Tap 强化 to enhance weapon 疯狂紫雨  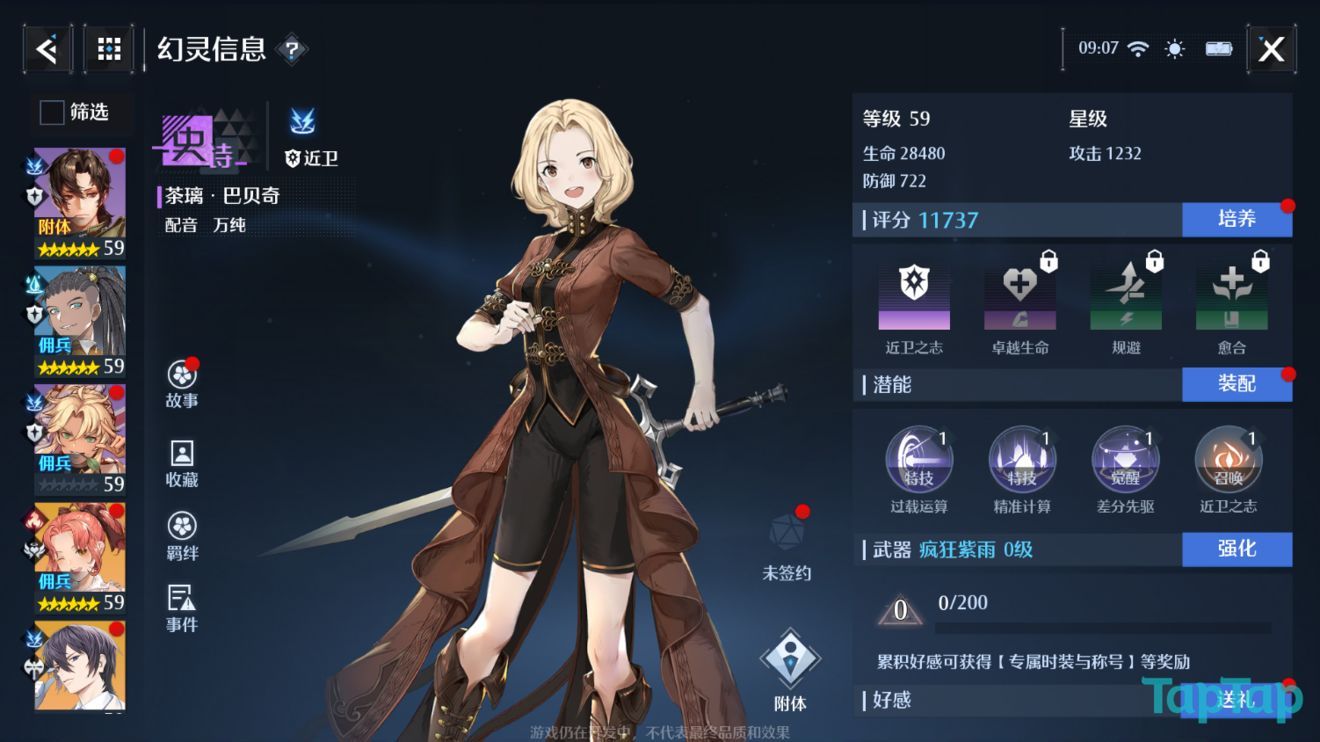coord(1237,550)
